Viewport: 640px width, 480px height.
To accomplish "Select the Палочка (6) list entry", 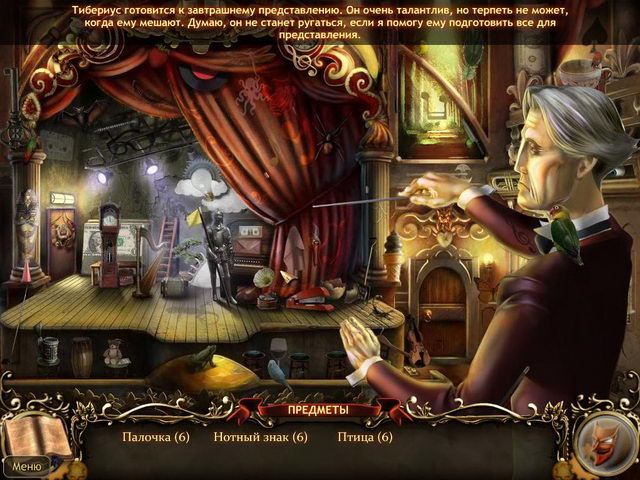I will pyautogui.click(x=156, y=437).
